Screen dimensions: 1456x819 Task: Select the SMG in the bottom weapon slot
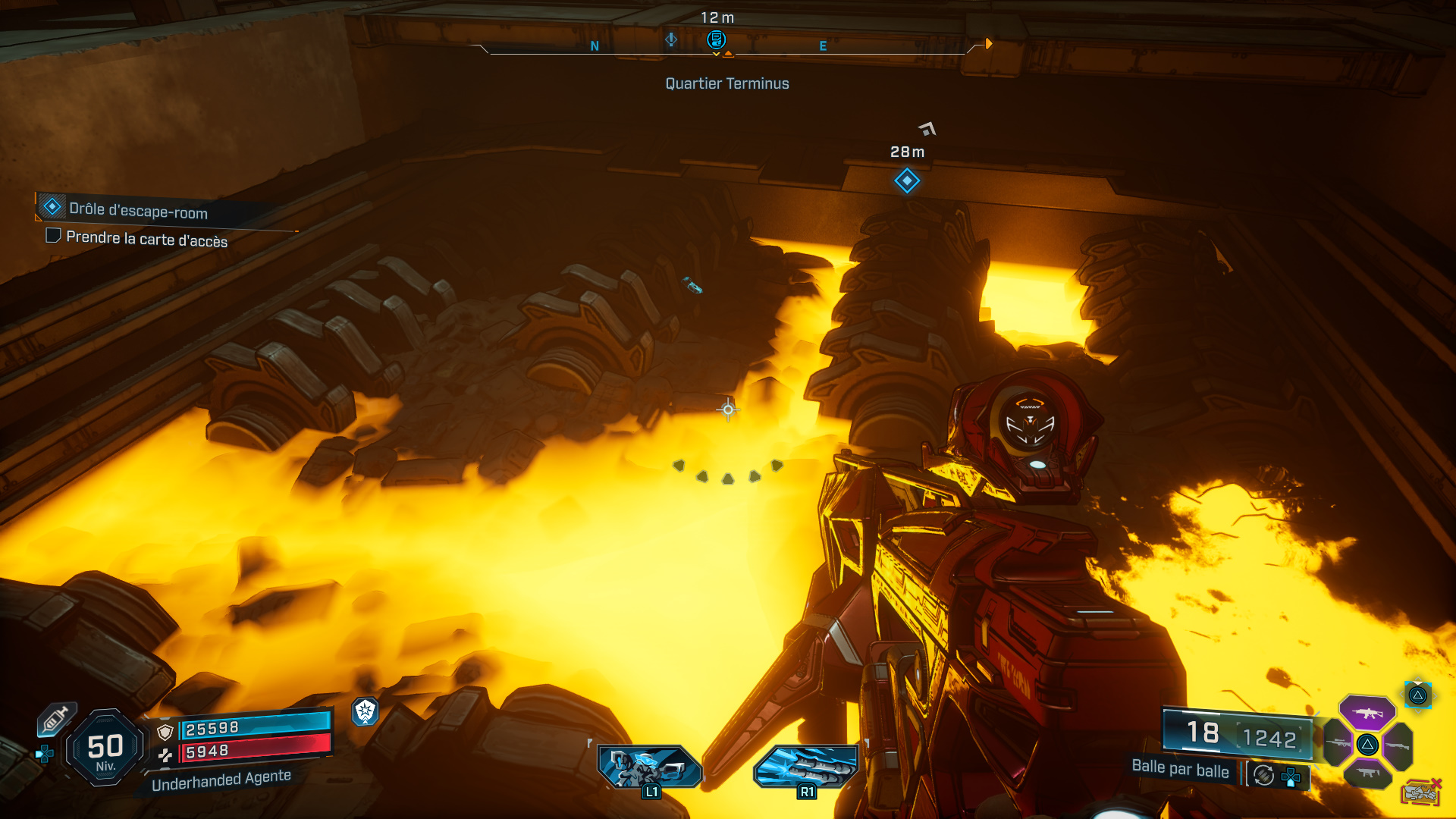1367,773
